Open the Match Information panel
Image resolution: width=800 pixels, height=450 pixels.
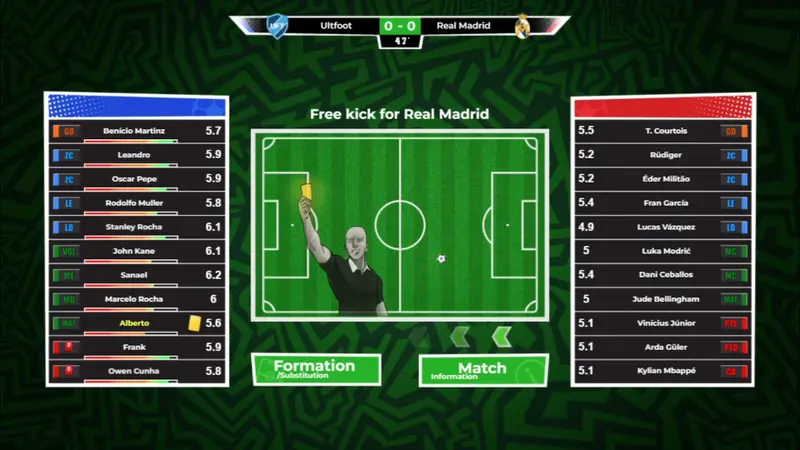(482, 369)
